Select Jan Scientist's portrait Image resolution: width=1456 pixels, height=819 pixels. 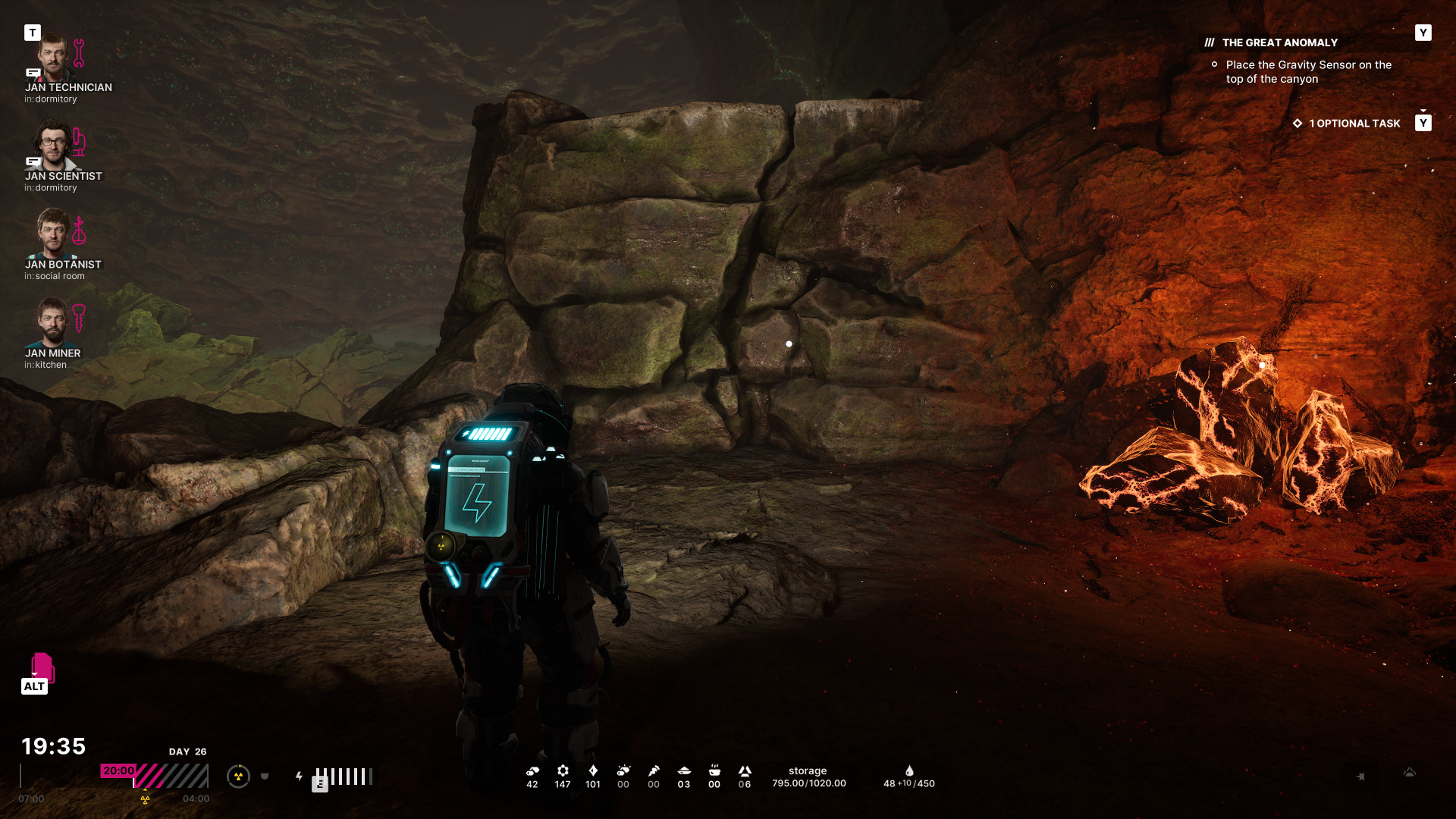(x=52, y=146)
